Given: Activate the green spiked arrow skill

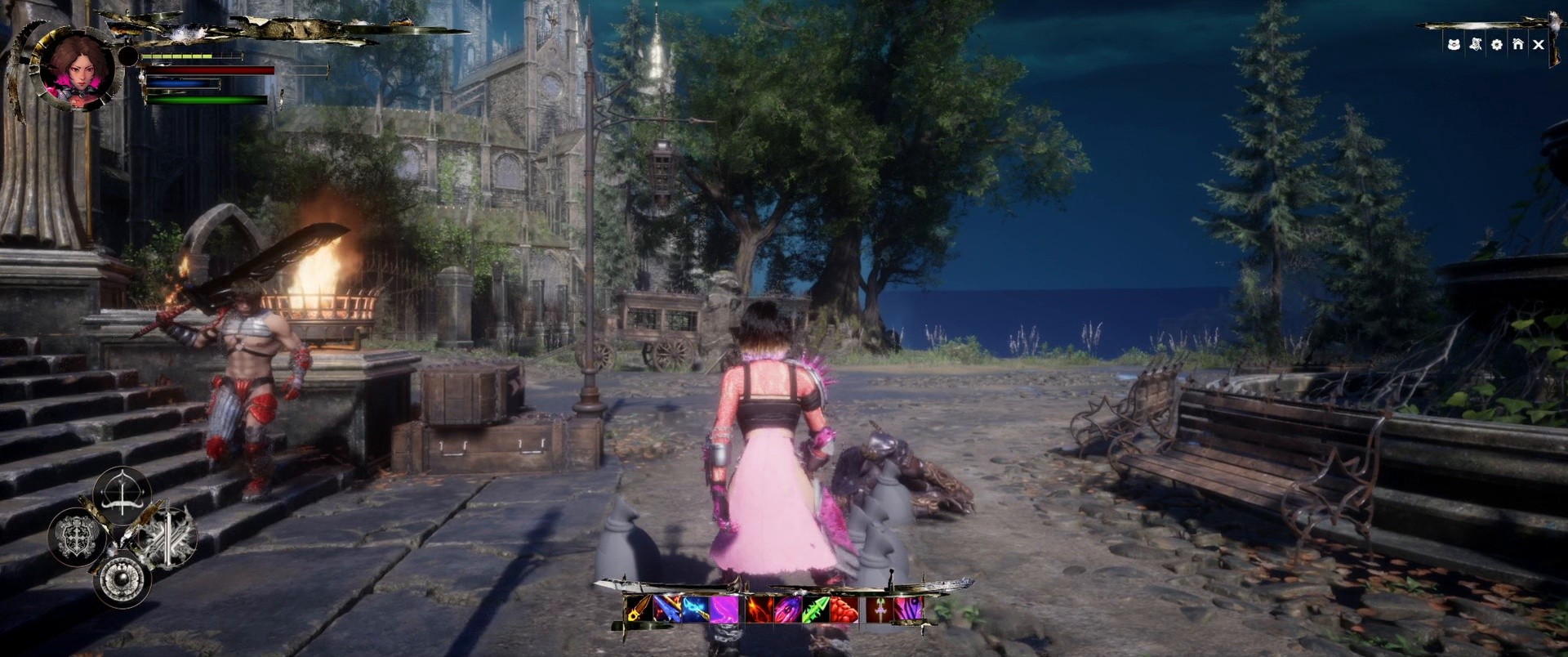Looking at the screenshot, I should pos(816,610).
